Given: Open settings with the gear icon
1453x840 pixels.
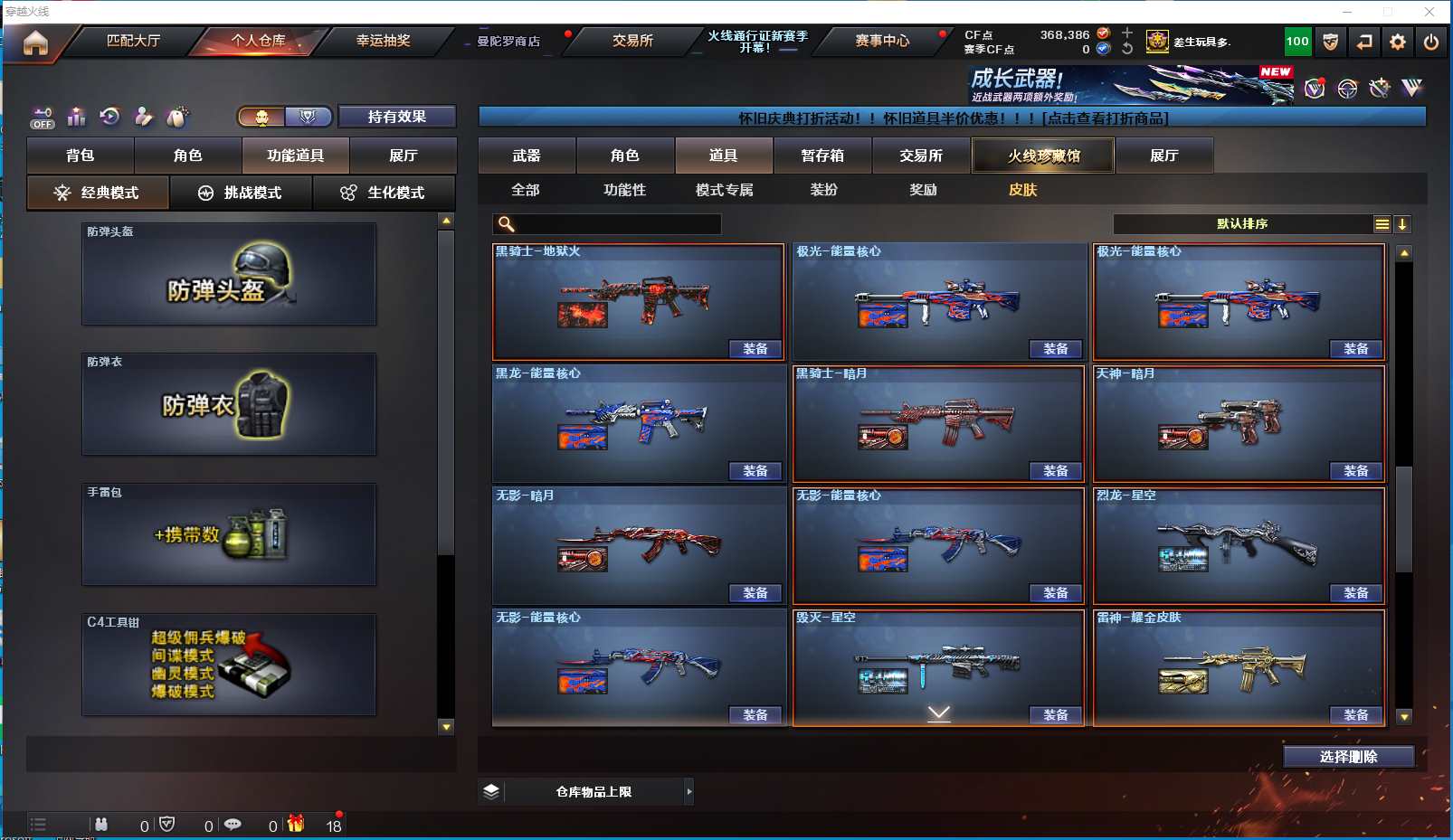Looking at the screenshot, I should [x=1398, y=42].
